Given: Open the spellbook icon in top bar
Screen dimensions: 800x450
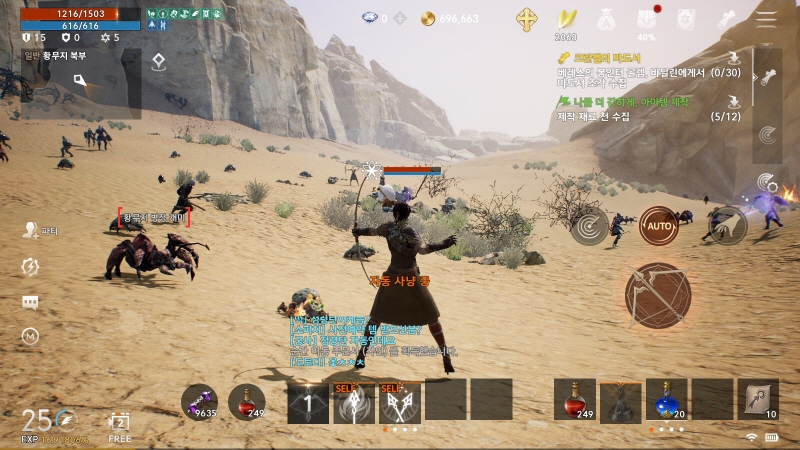Looking at the screenshot, I should point(686,19).
